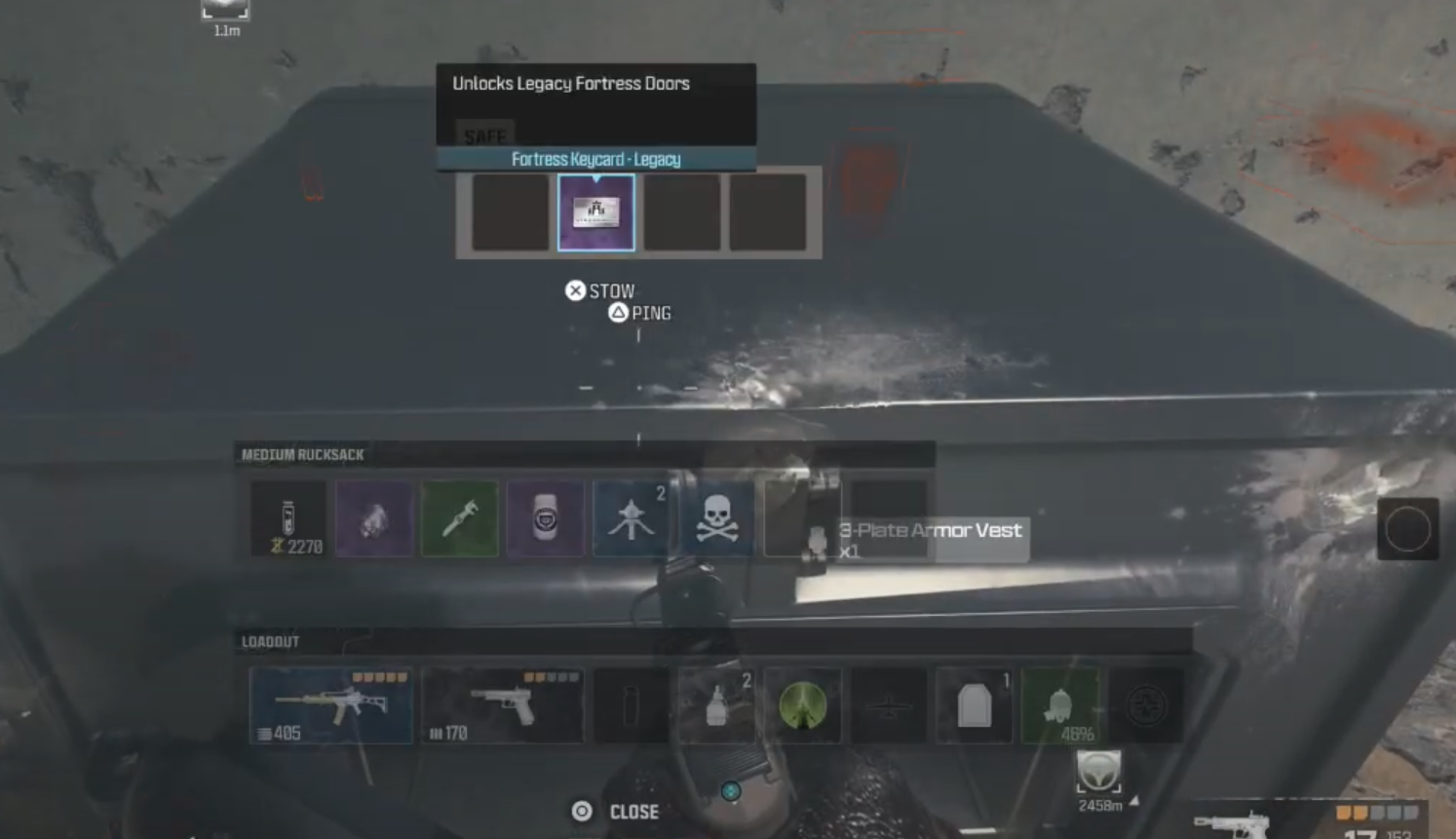Select the Fortress Keycard in the safe

(x=595, y=212)
